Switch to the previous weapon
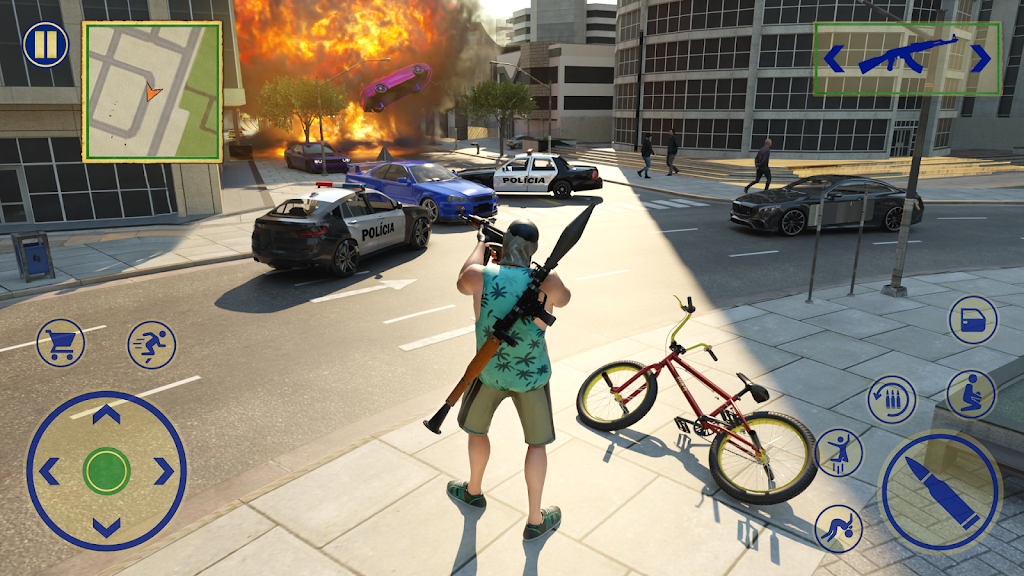Image resolution: width=1024 pixels, height=576 pixels. (833, 59)
